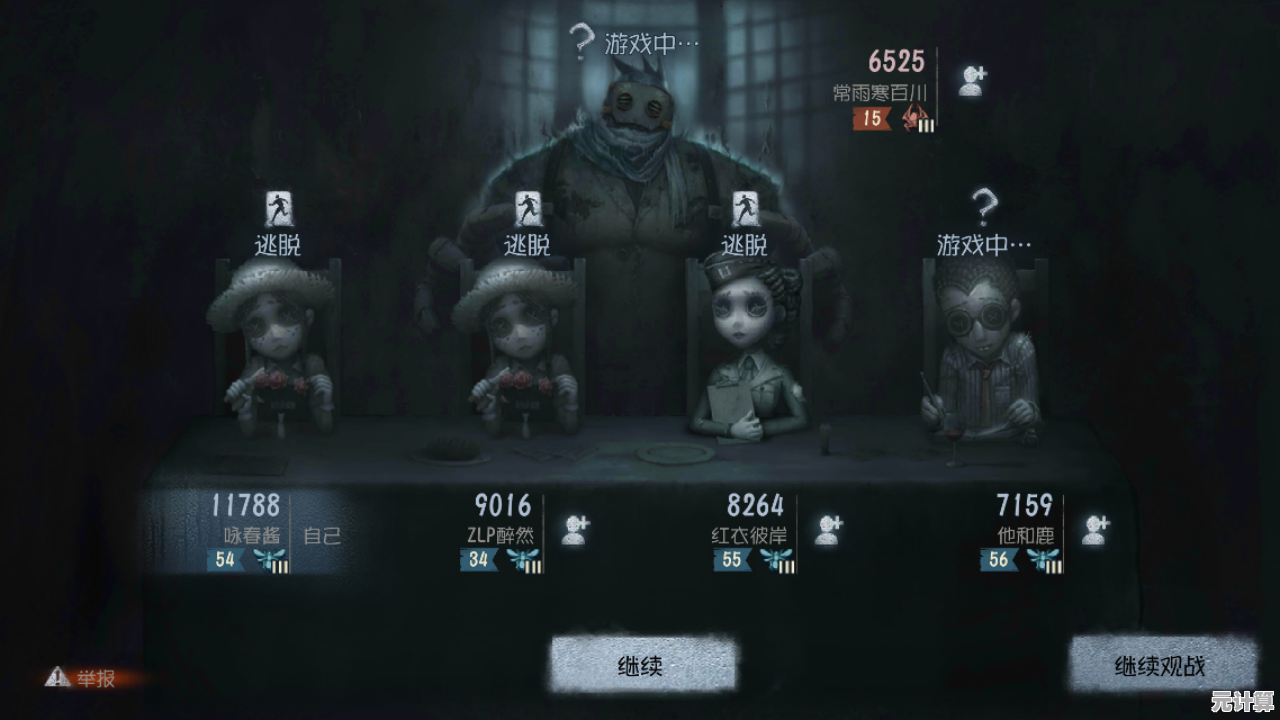Click the report warning triangle icon

click(x=57, y=674)
